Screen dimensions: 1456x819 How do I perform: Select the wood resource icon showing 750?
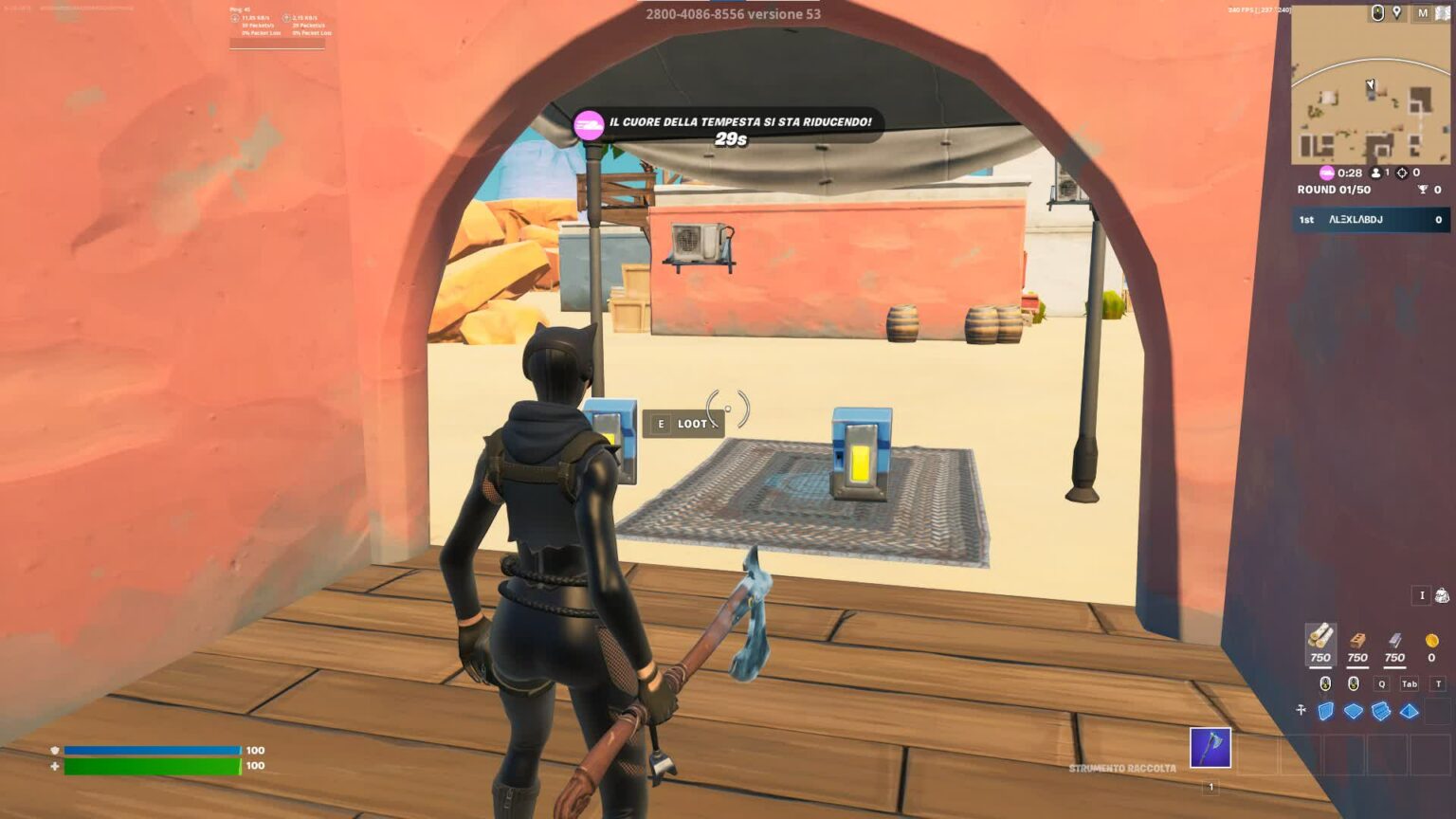click(x=1320, y=645)
